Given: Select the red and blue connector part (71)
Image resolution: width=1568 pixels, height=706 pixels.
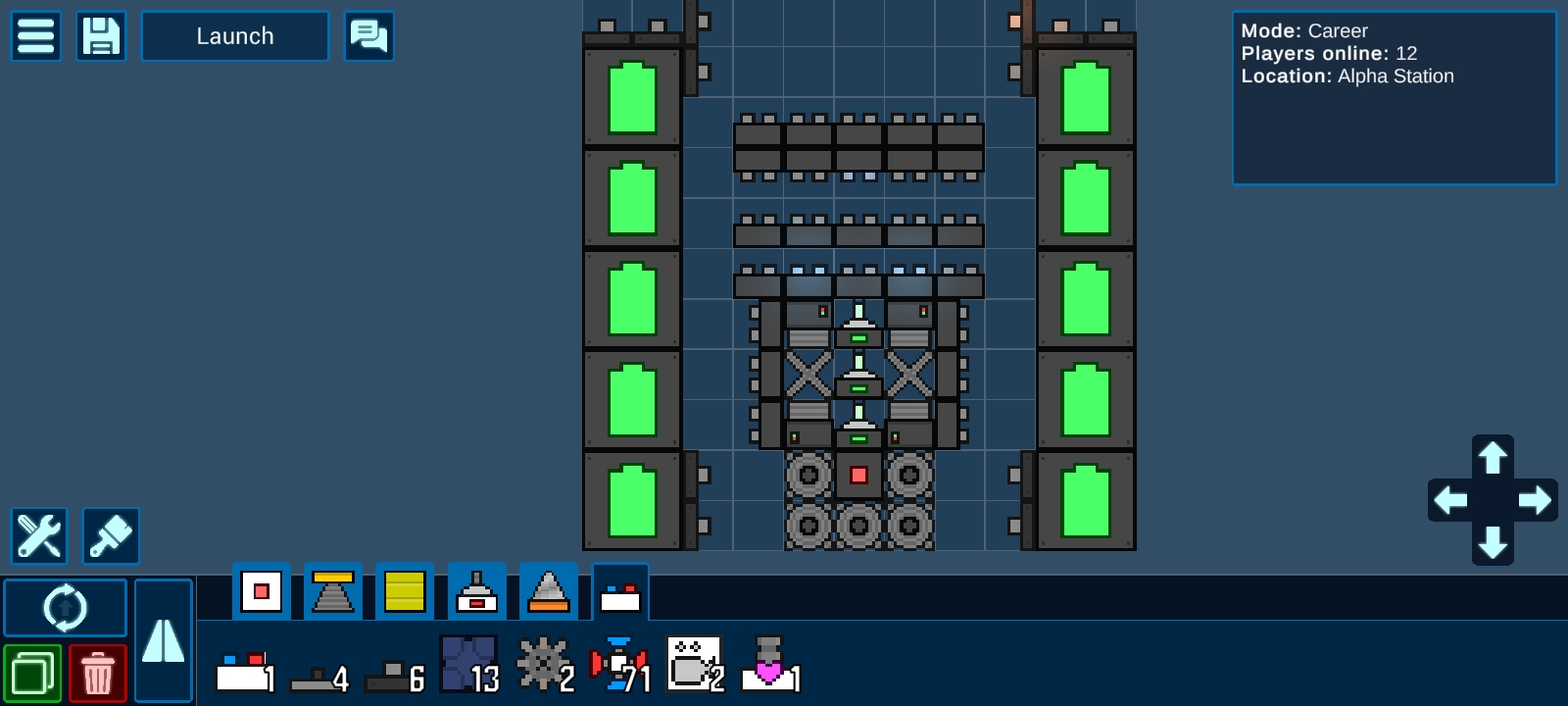Looking at the screenshot, I should [619, 665].
